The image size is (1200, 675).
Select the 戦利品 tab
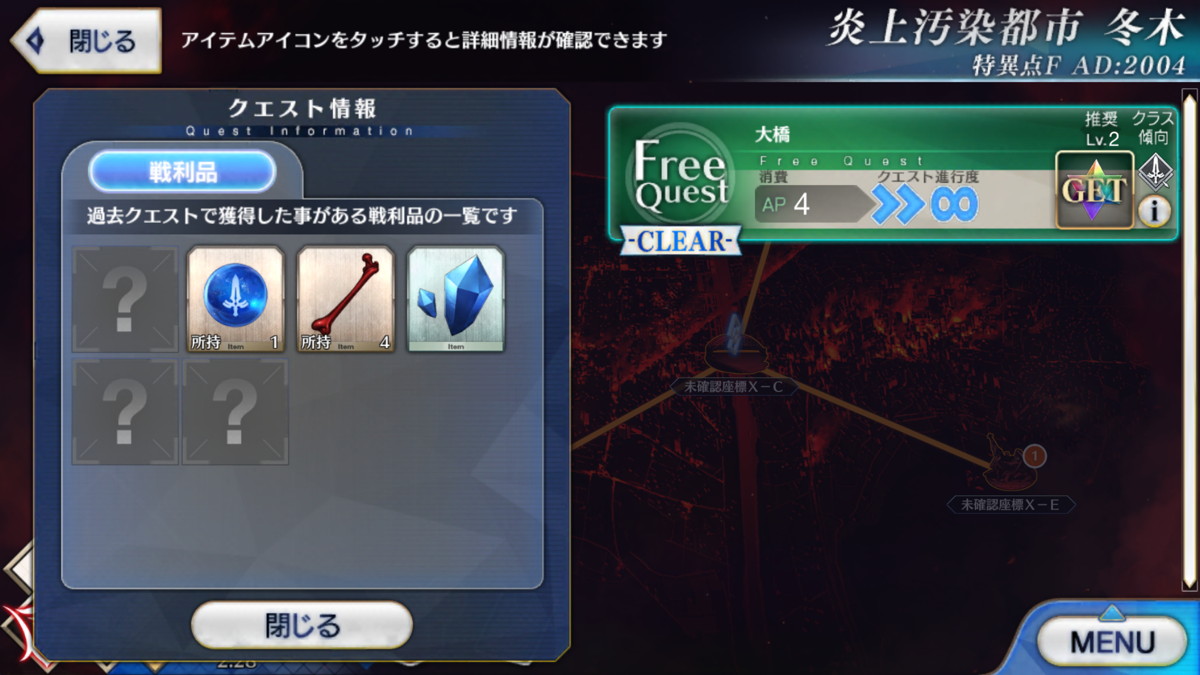point(182,172)
